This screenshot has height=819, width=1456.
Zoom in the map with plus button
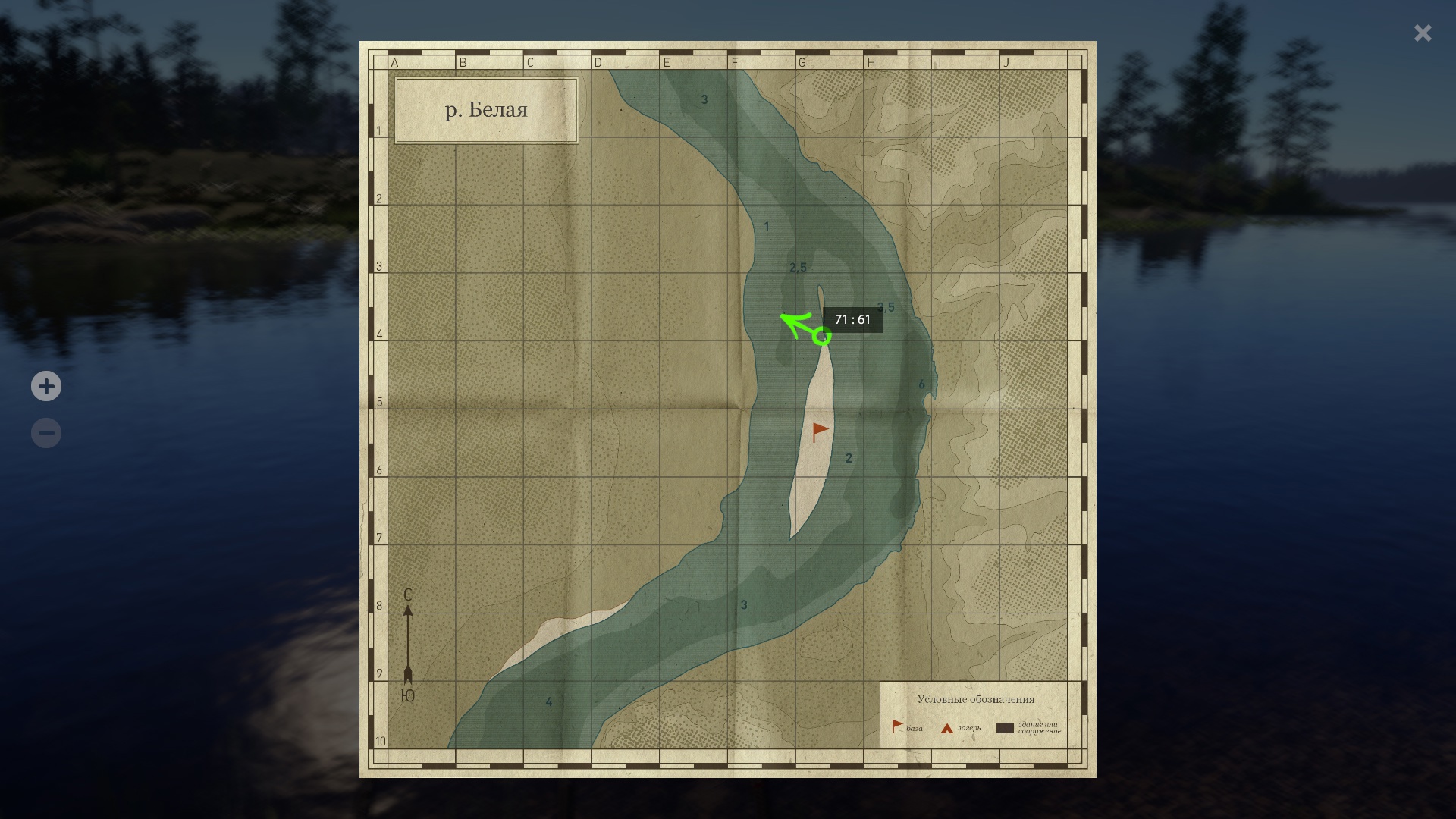[46, 386]
